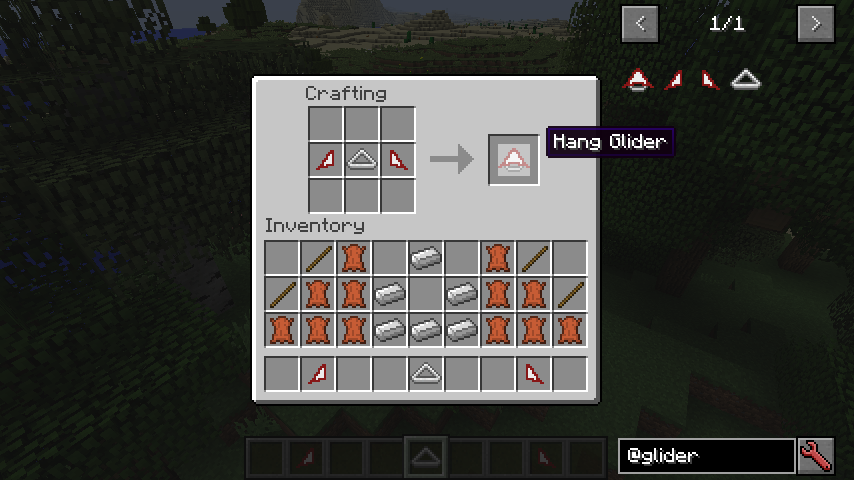Pick the iron ingot in the top inventory row
Viewport: 854px width, 480px height.
coord(426,258)
